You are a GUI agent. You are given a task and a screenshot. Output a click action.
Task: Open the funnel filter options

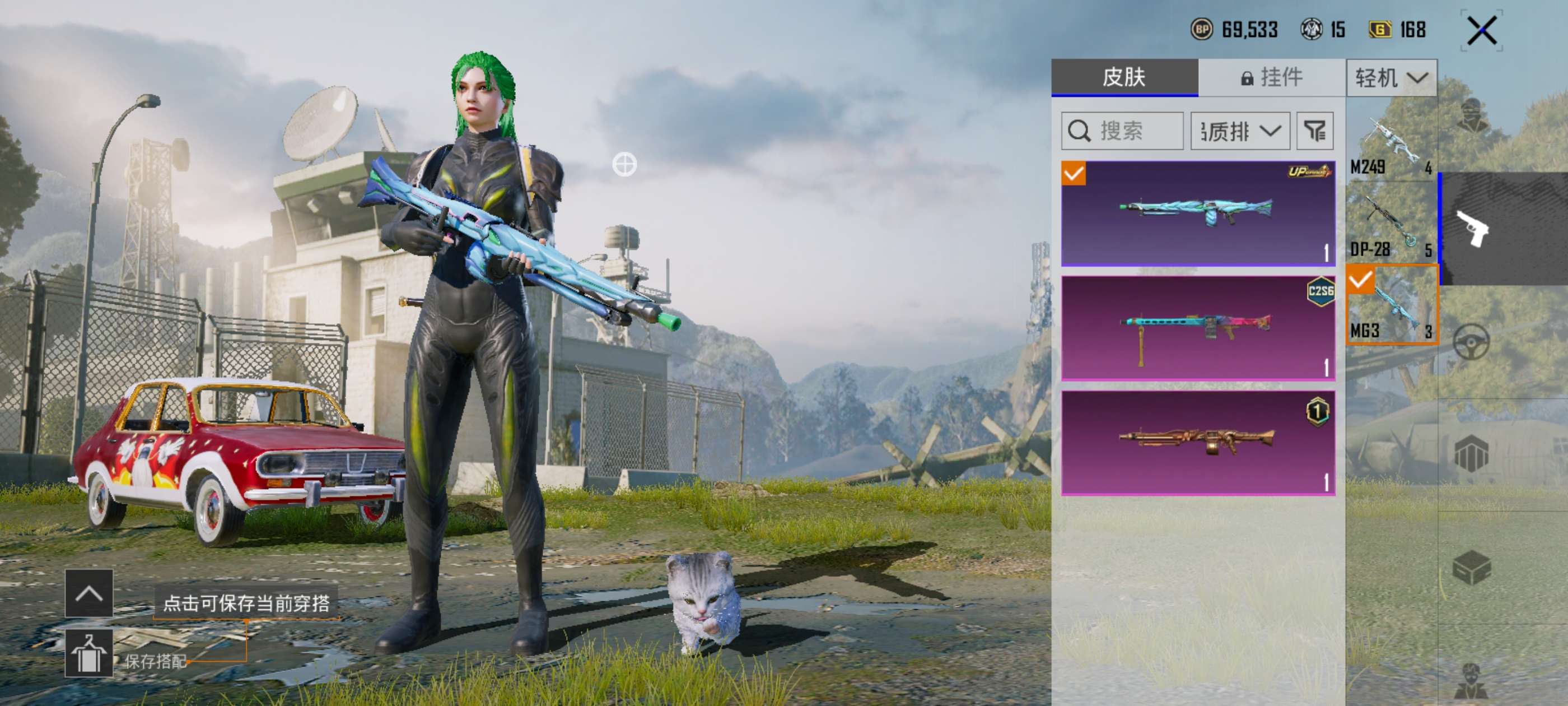point(1315,131)
